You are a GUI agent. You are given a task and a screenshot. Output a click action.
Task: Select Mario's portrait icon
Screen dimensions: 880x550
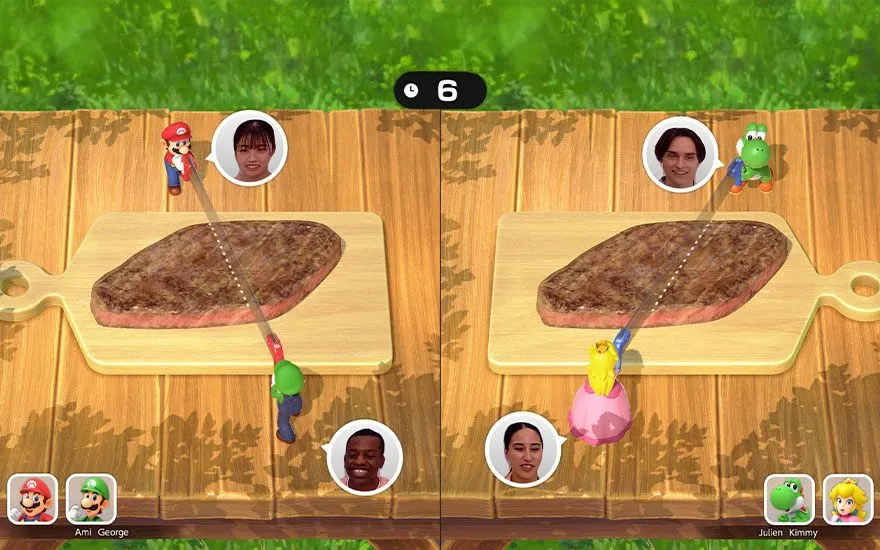33,499
